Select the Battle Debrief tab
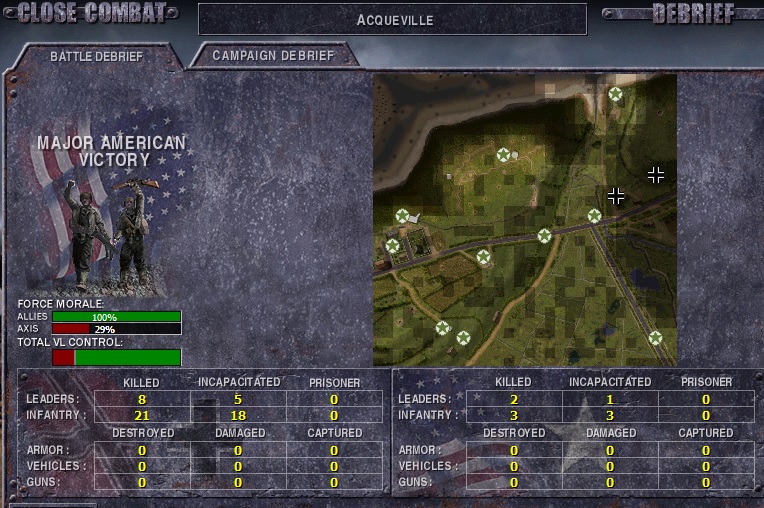 point(96,57)
